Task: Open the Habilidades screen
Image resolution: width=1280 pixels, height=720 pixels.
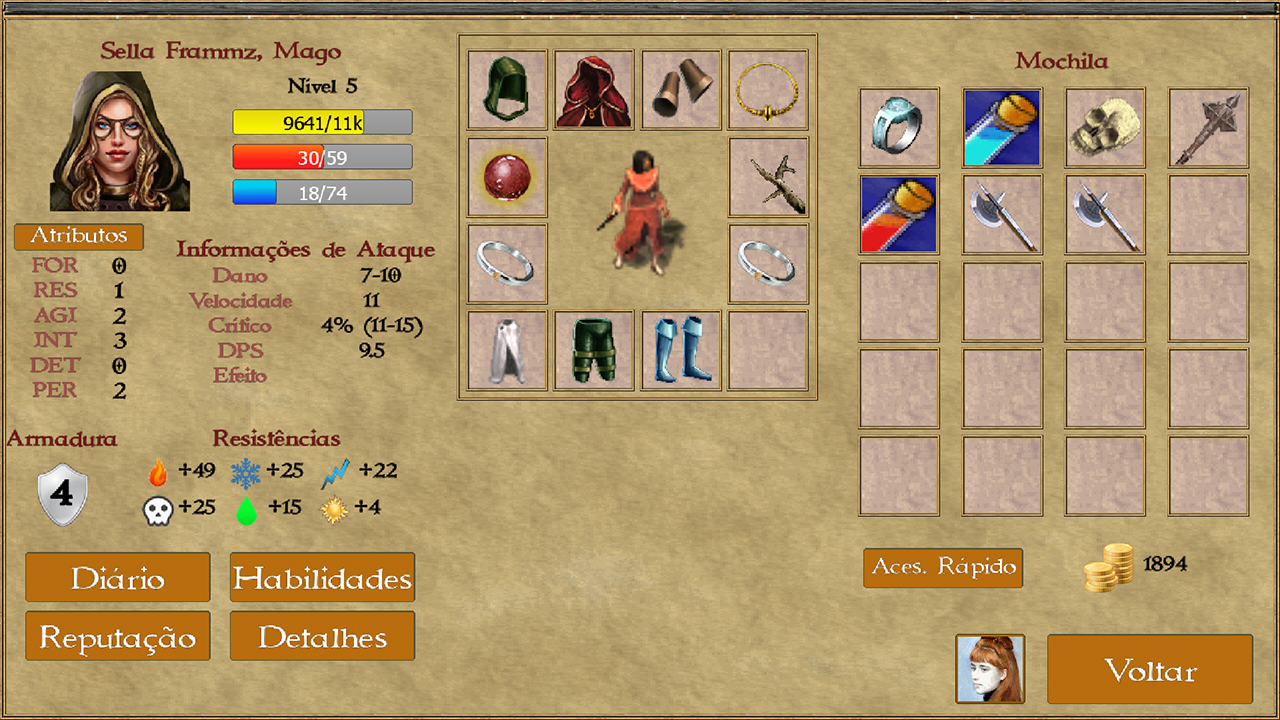Action: point(322,577)
